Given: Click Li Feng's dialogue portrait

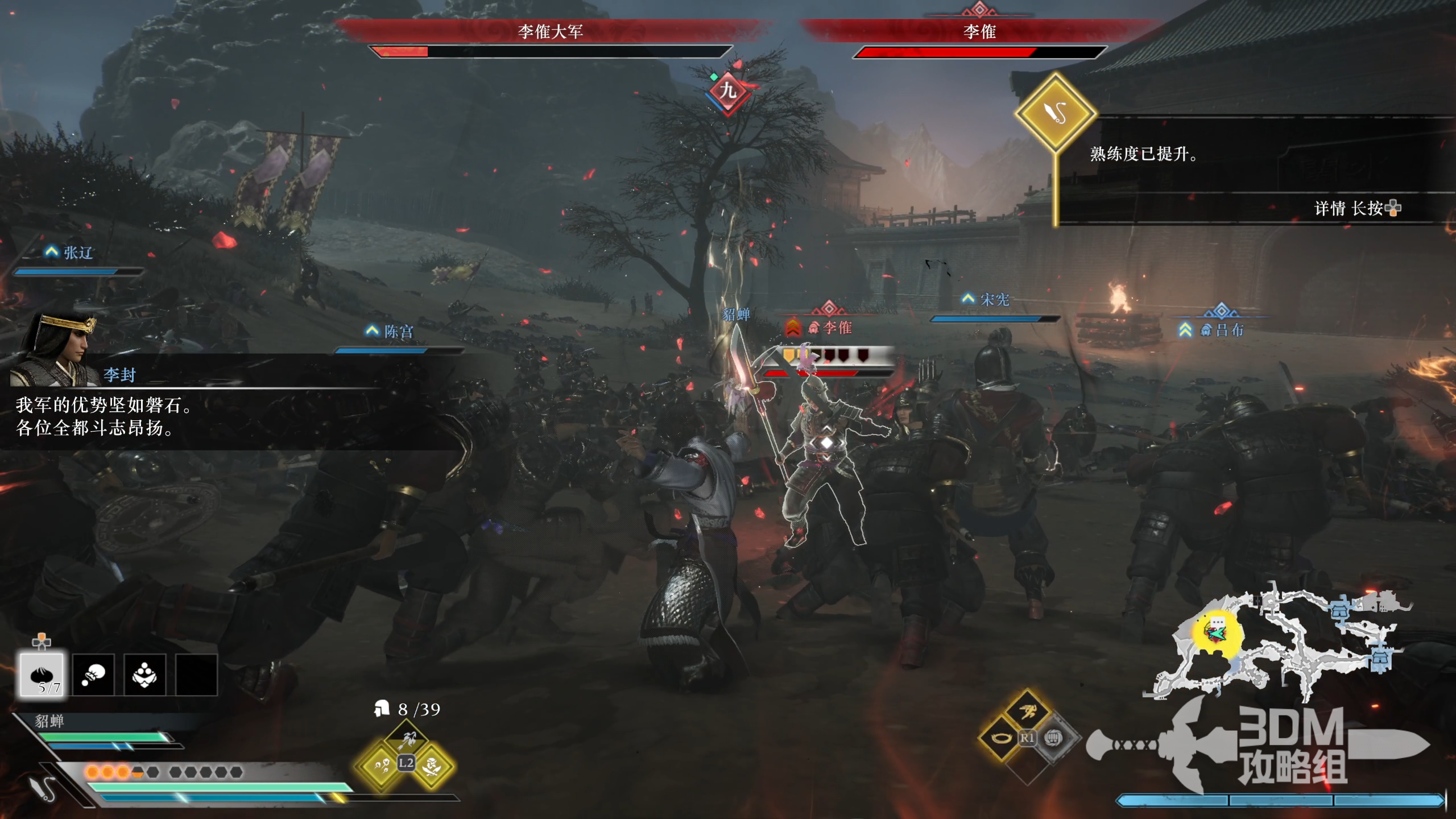Looking at the screenshot, I should (x=54, y=347).
